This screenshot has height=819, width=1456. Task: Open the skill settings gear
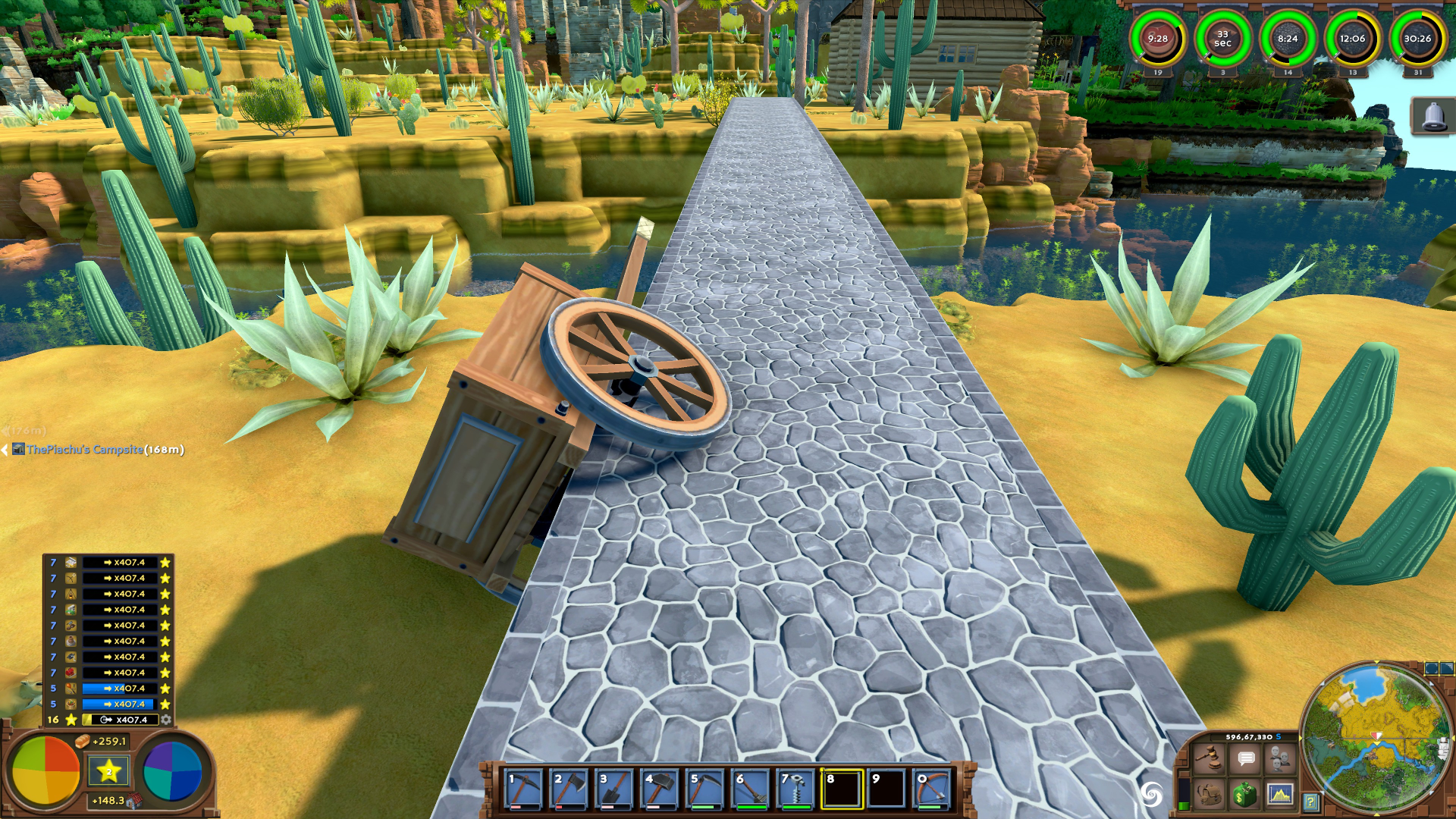click(166, 720)
